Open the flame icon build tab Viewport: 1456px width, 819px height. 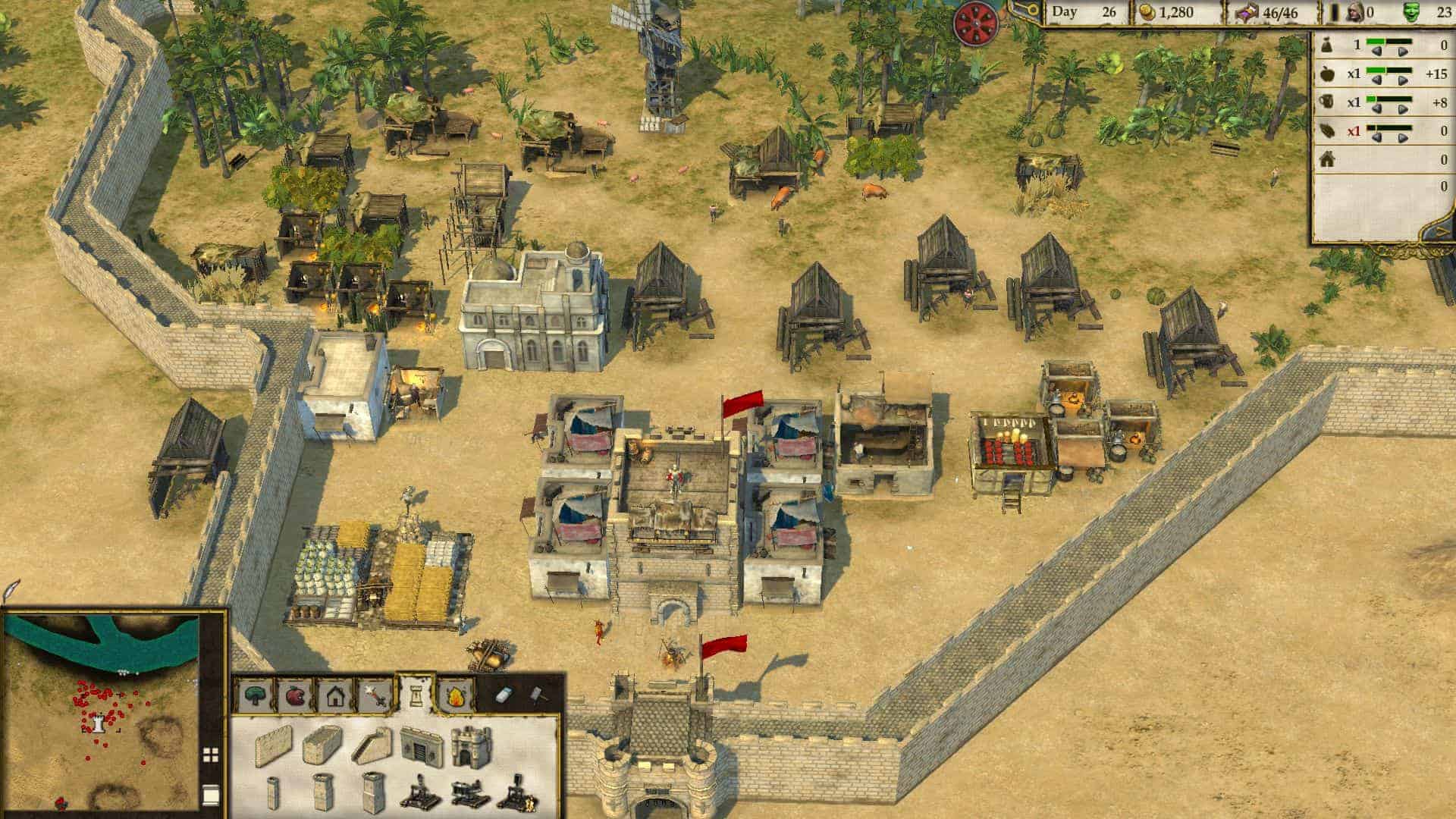pos(456,695)
